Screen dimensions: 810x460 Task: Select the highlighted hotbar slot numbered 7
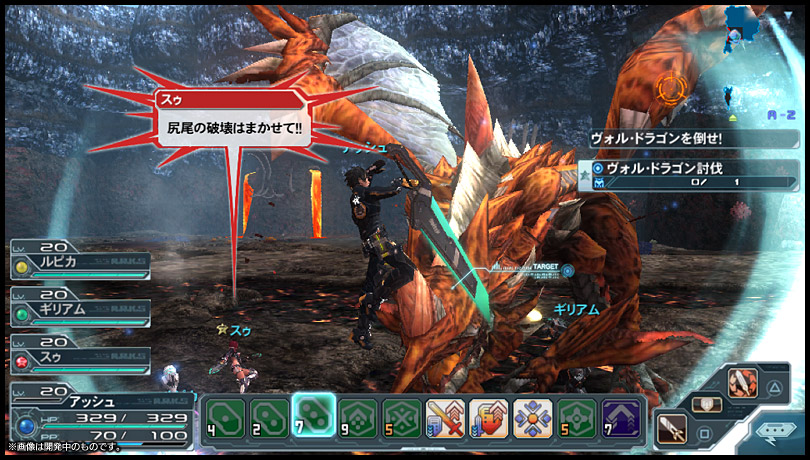tap(311, 415)
